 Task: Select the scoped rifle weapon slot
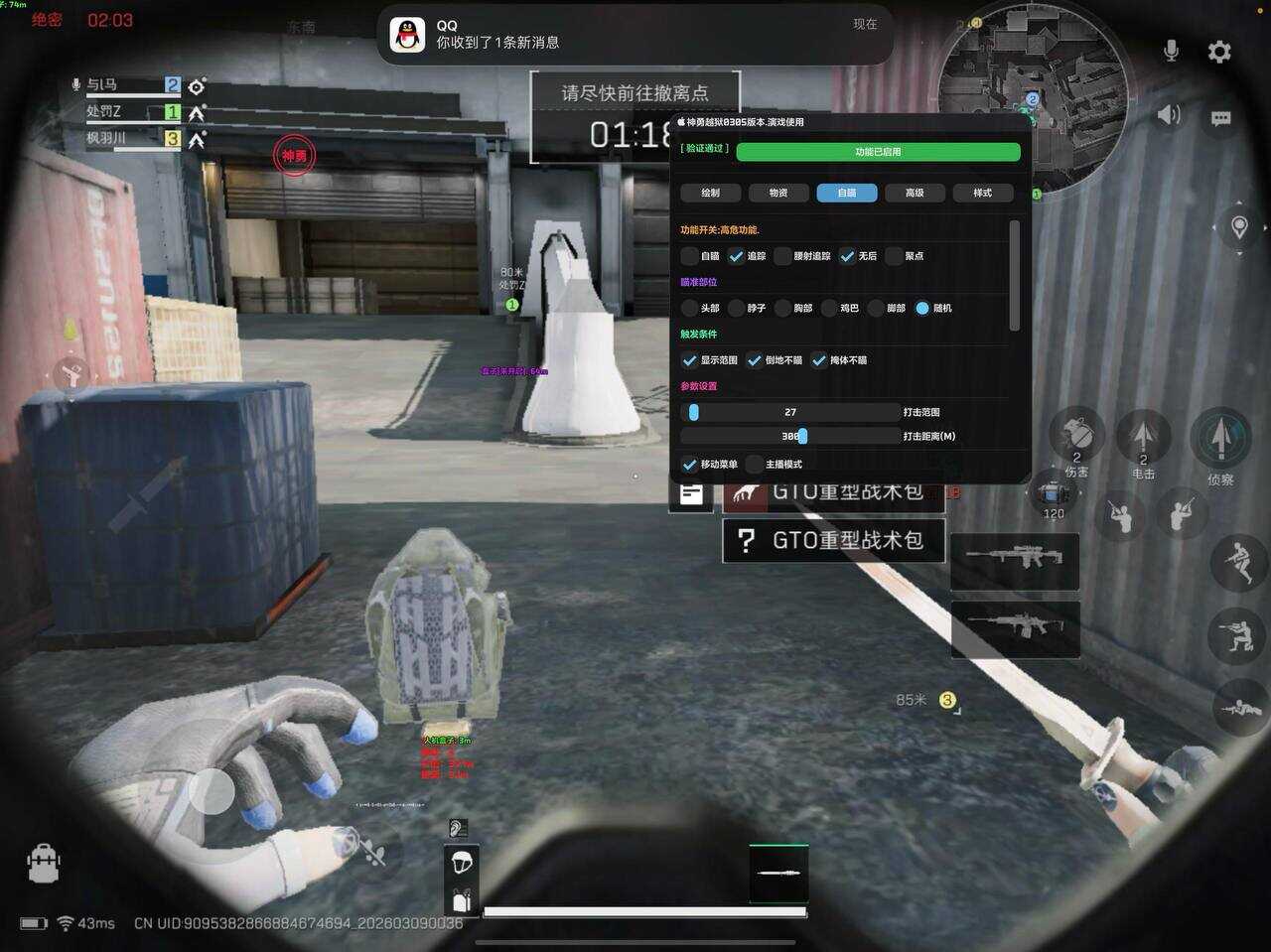click(1015, 558)
